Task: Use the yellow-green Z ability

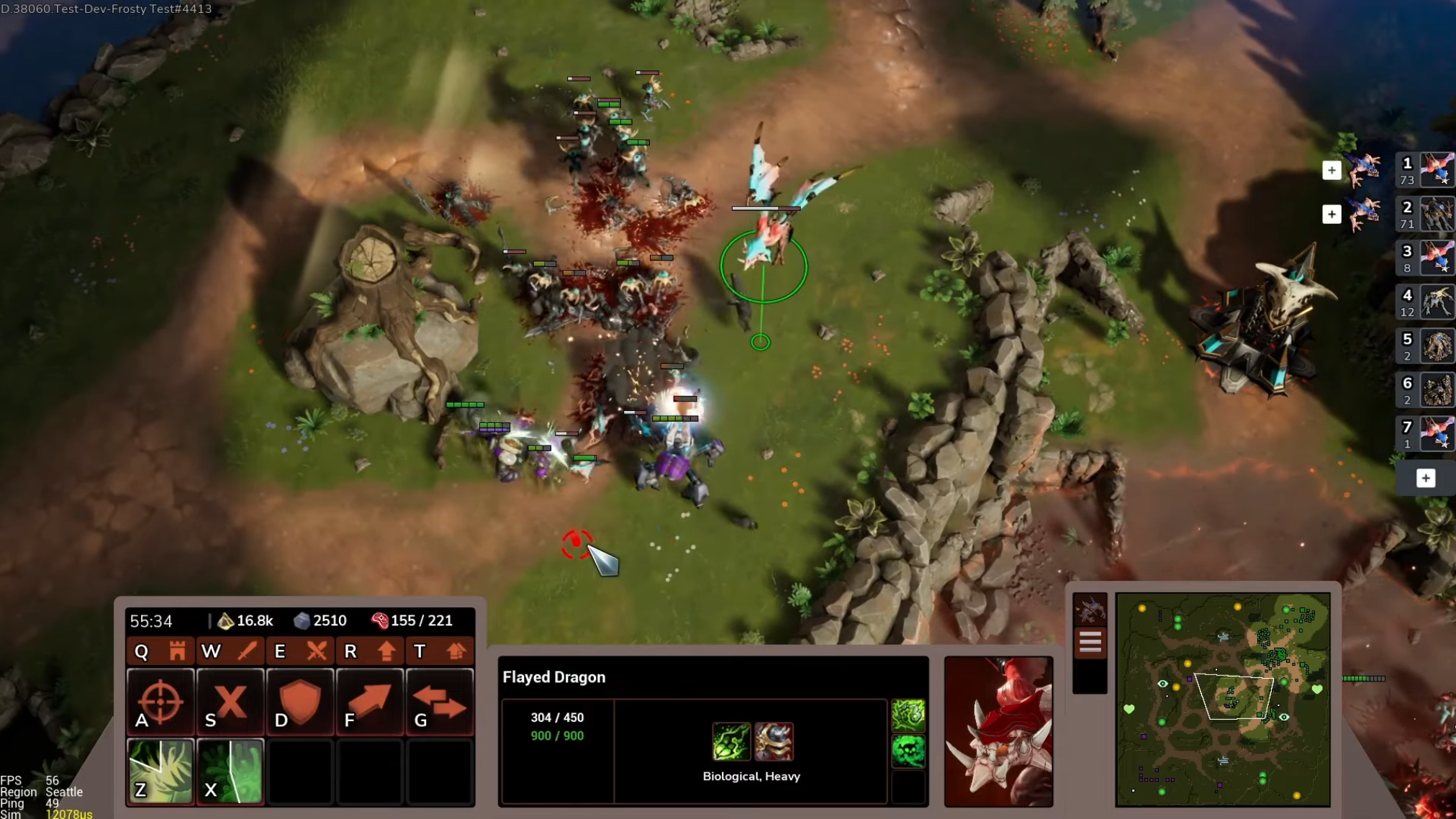Action: pyautogui.click(x=160, y=771)
